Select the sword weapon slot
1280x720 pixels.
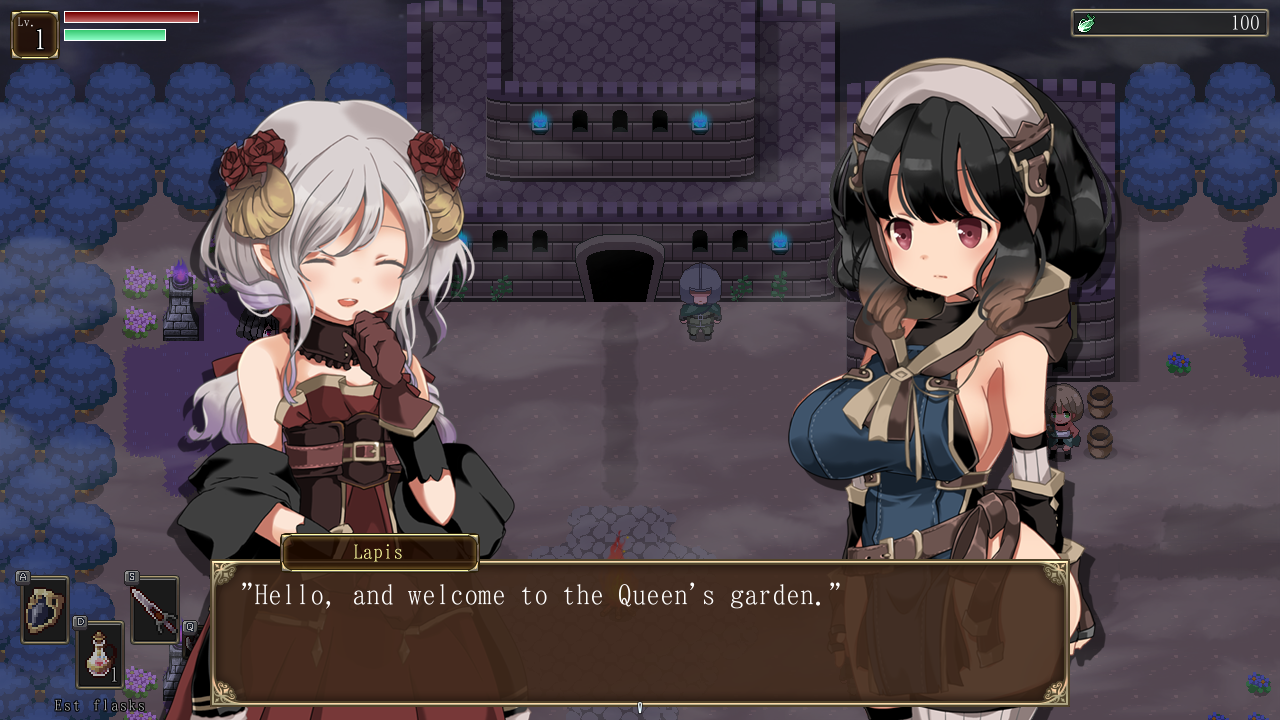154,610
